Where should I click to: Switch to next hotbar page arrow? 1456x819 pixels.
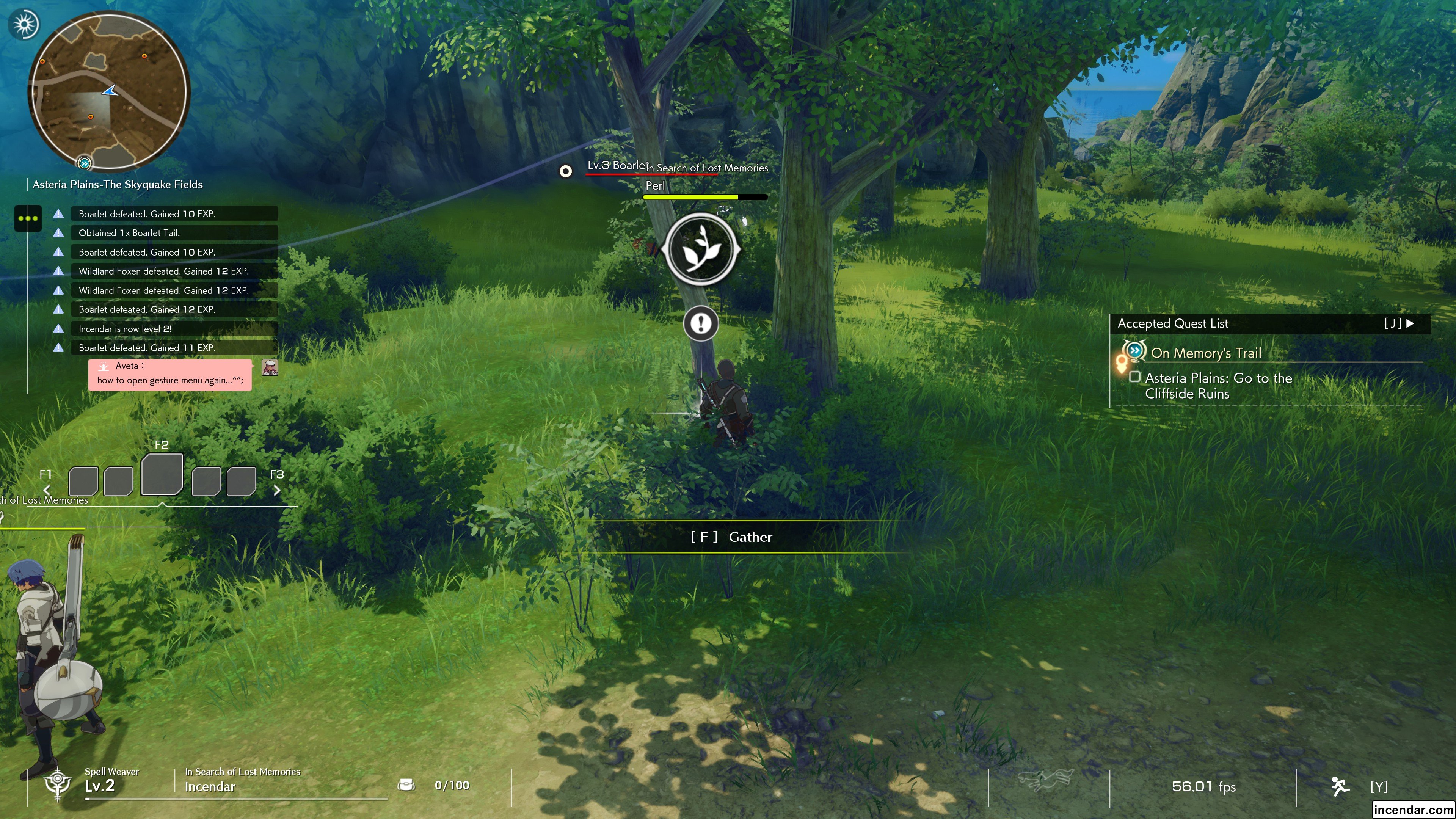pos(277,490)
